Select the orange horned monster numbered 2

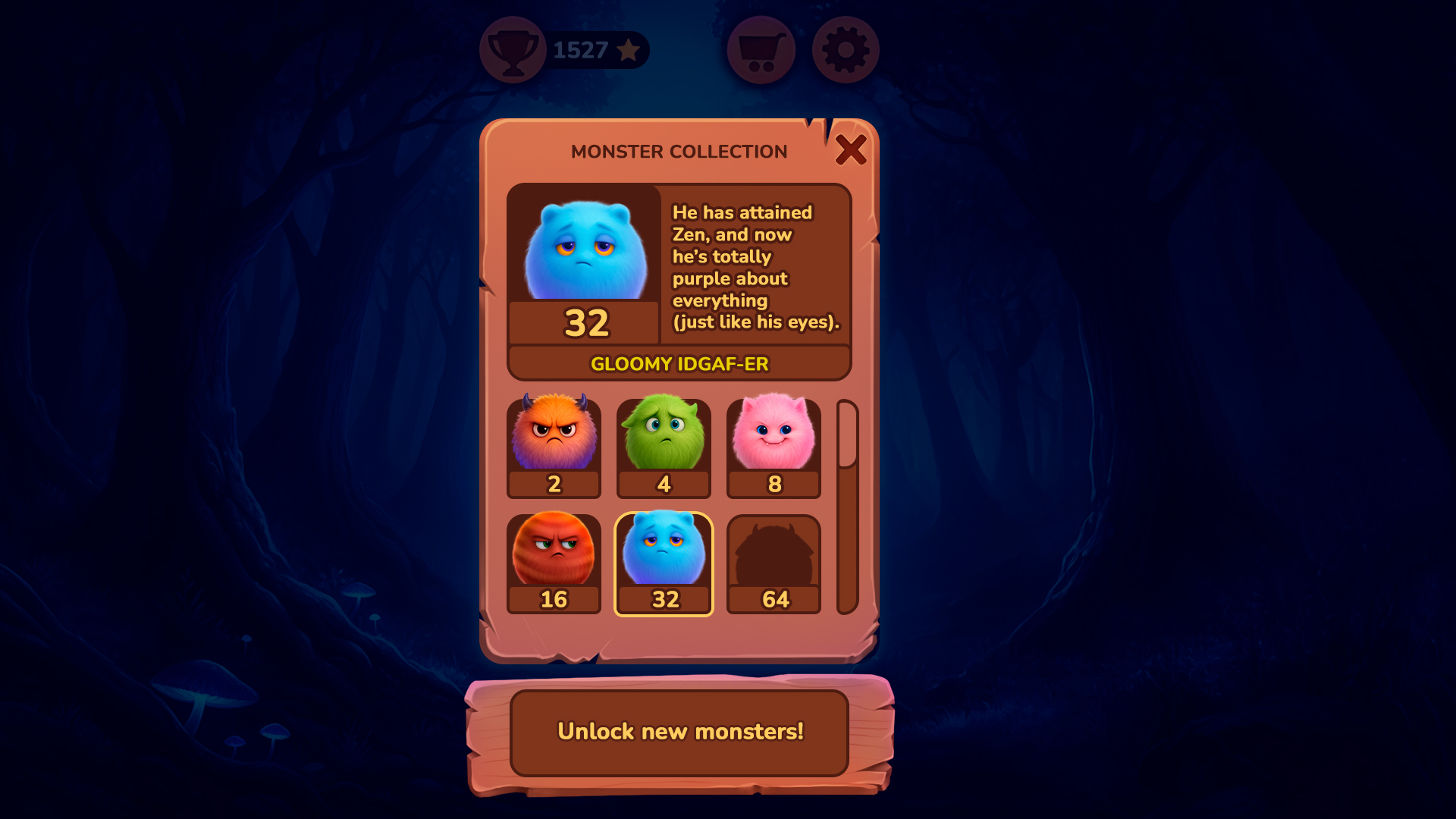(x=554, y=447)
